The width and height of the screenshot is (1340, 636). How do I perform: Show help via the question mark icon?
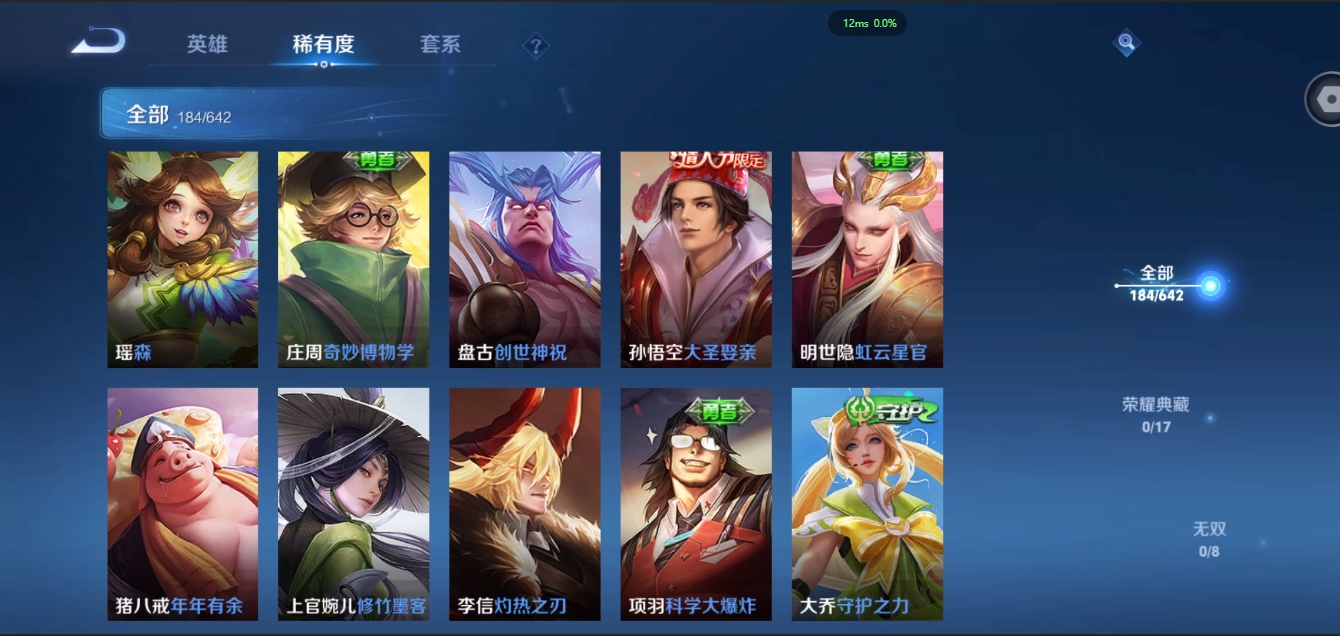pyautogui.click(x=536, y=46)
